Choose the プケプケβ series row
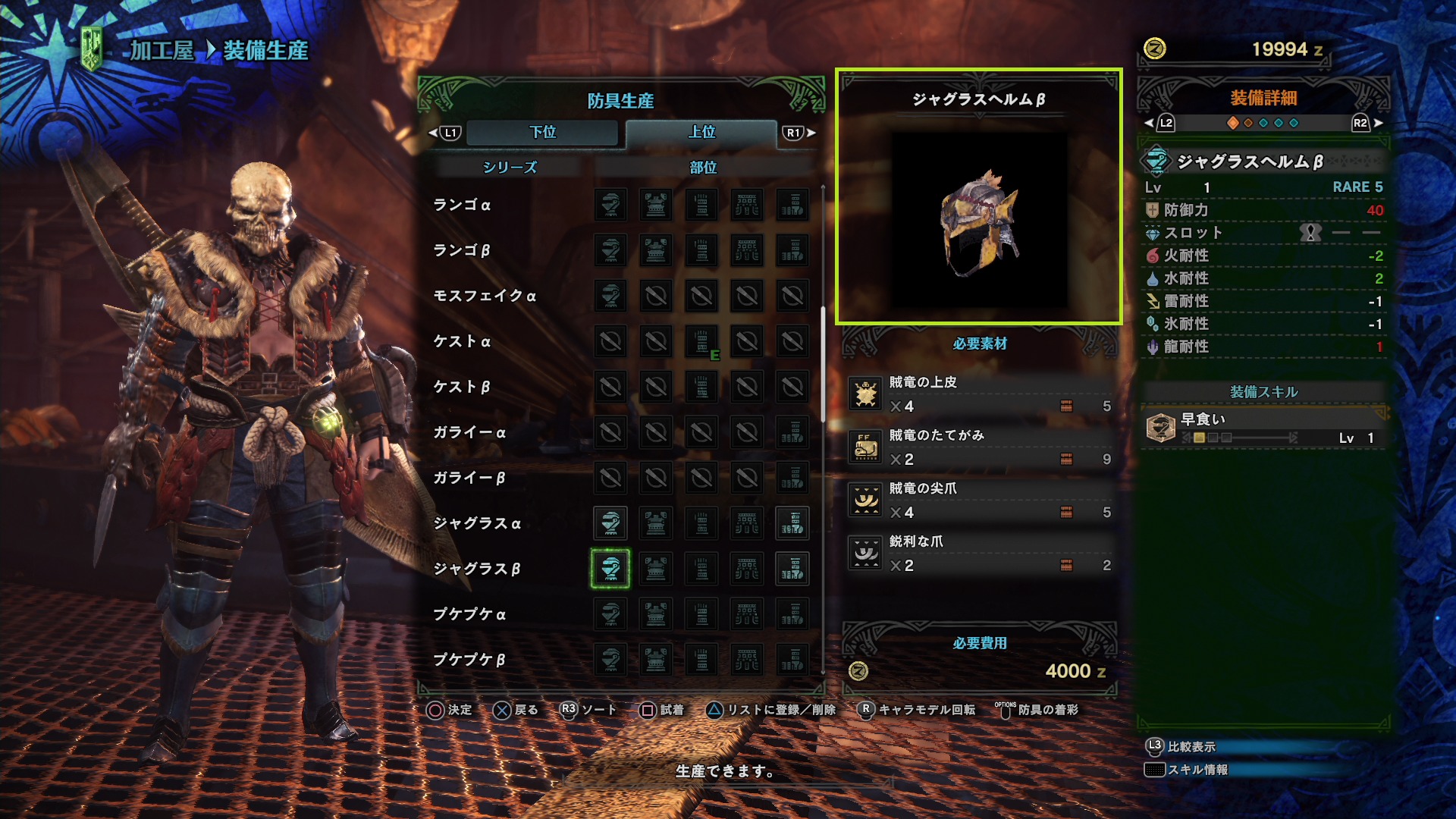This screenshot has width=1456, height=819. [469, 660]
